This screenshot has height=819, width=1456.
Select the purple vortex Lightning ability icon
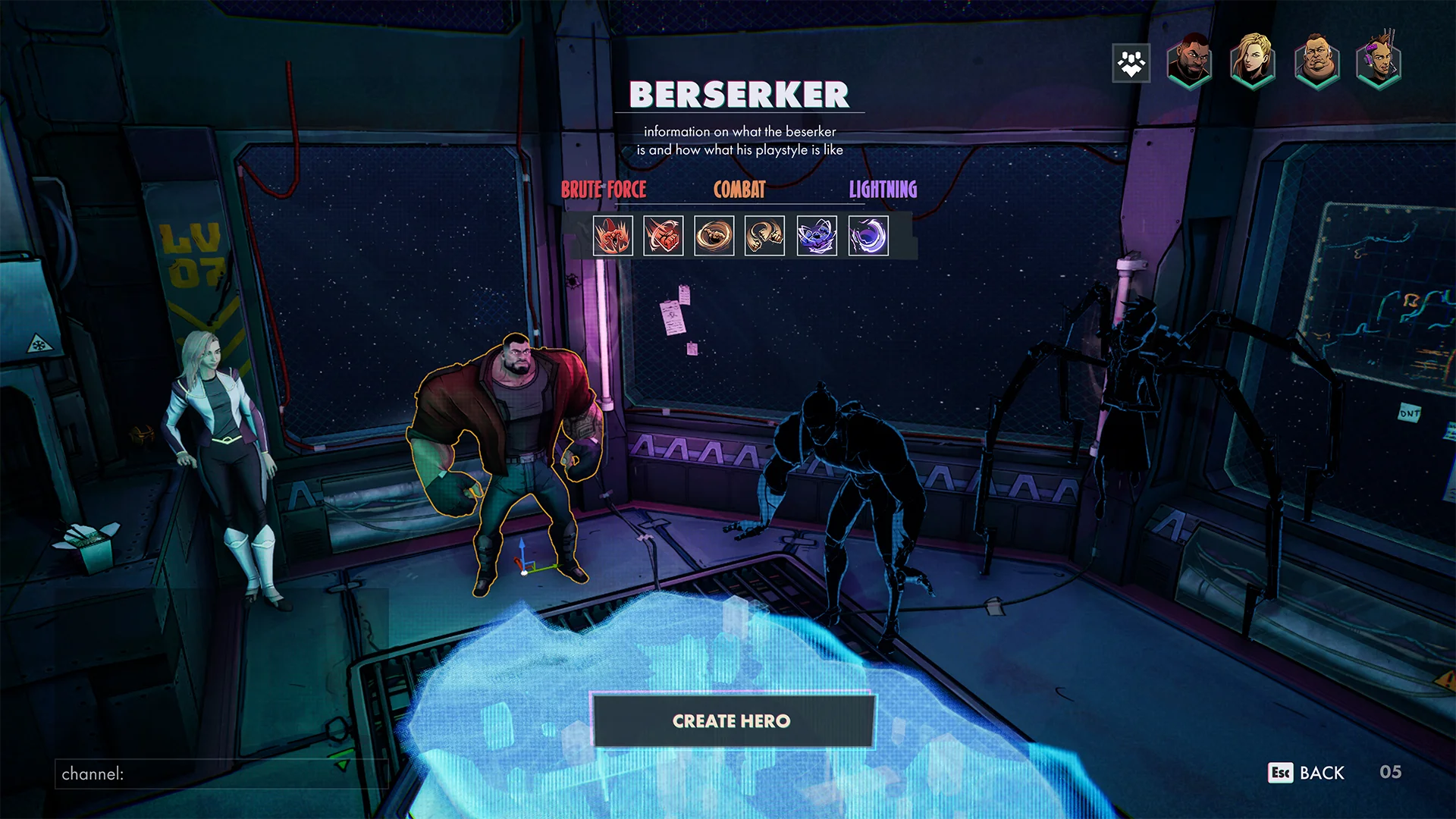pyautogui.click(x=865, y=236)
